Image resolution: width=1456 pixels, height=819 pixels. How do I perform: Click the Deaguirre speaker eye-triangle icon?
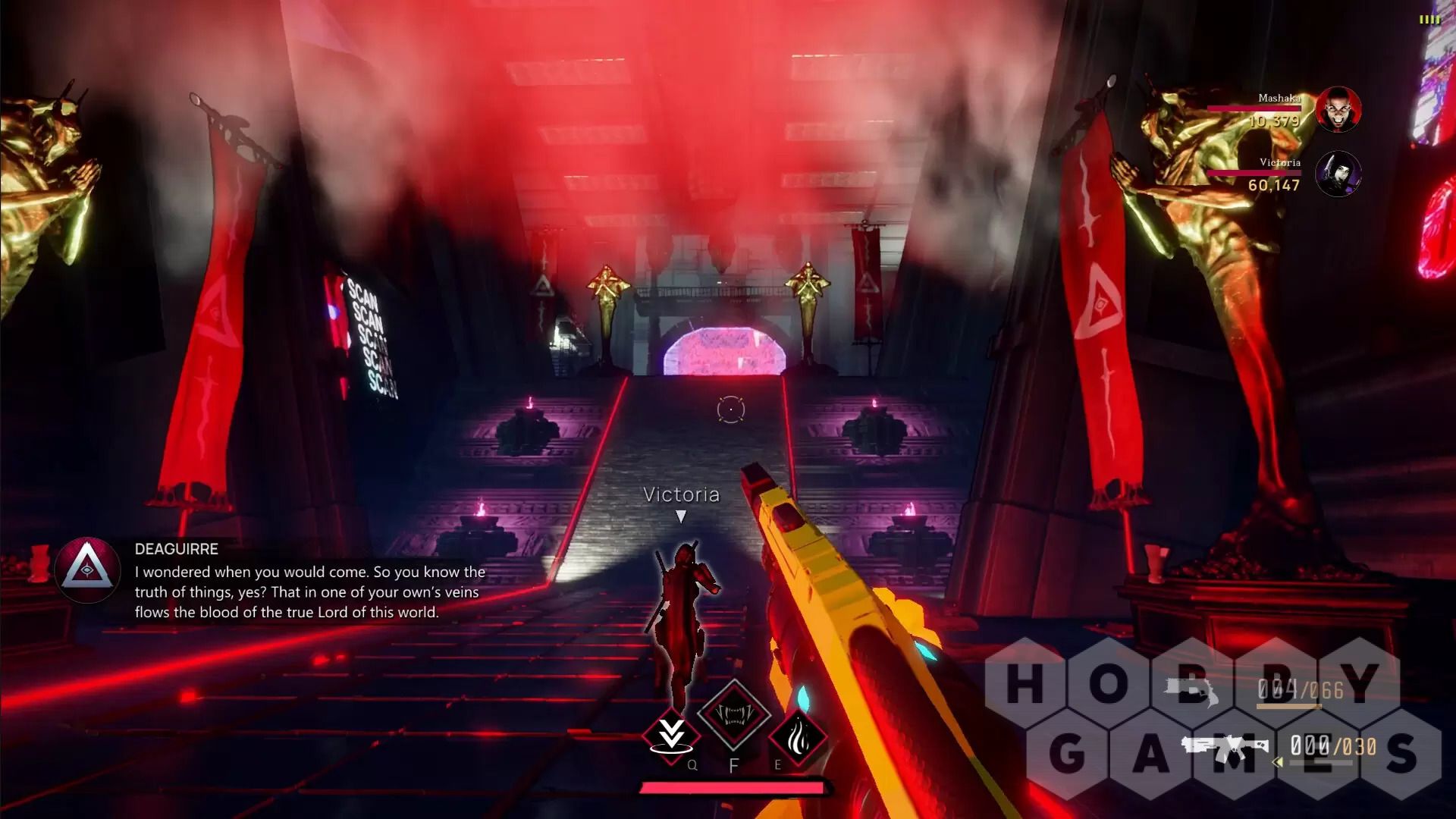[x=87, y=570]
